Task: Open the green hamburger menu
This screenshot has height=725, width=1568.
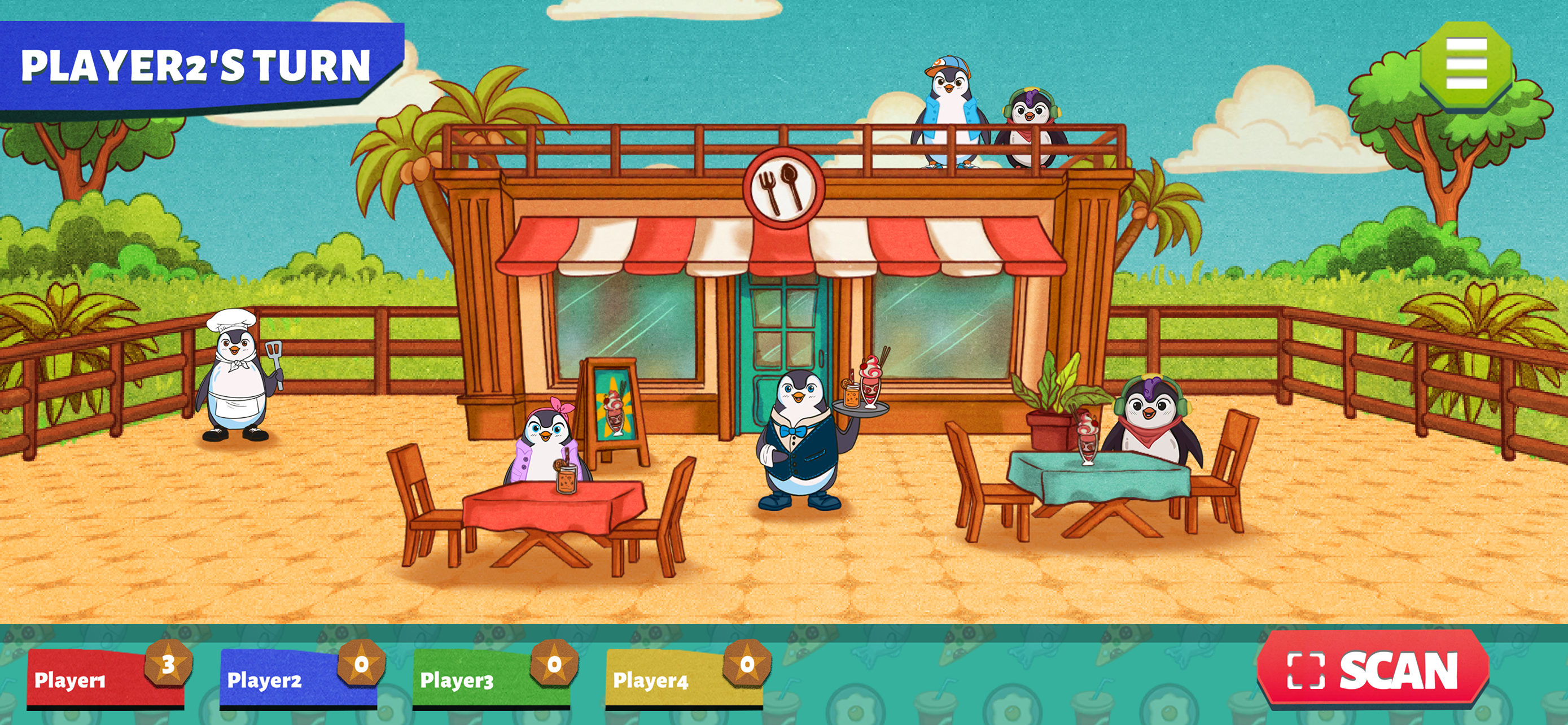Action: coord(1466,64)
